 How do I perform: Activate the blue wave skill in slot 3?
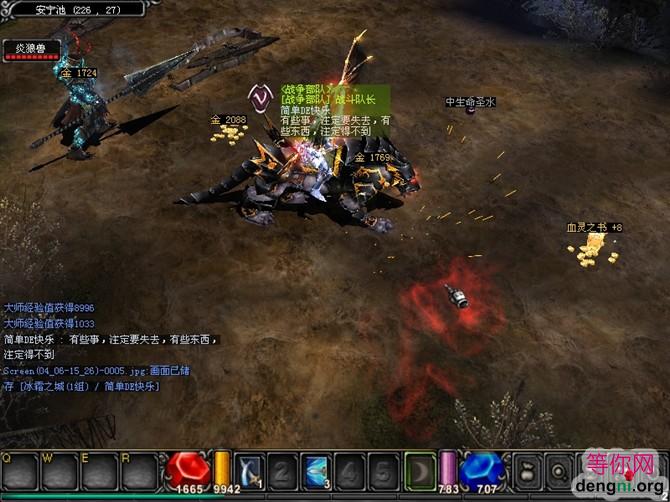(x=316, y=469)
